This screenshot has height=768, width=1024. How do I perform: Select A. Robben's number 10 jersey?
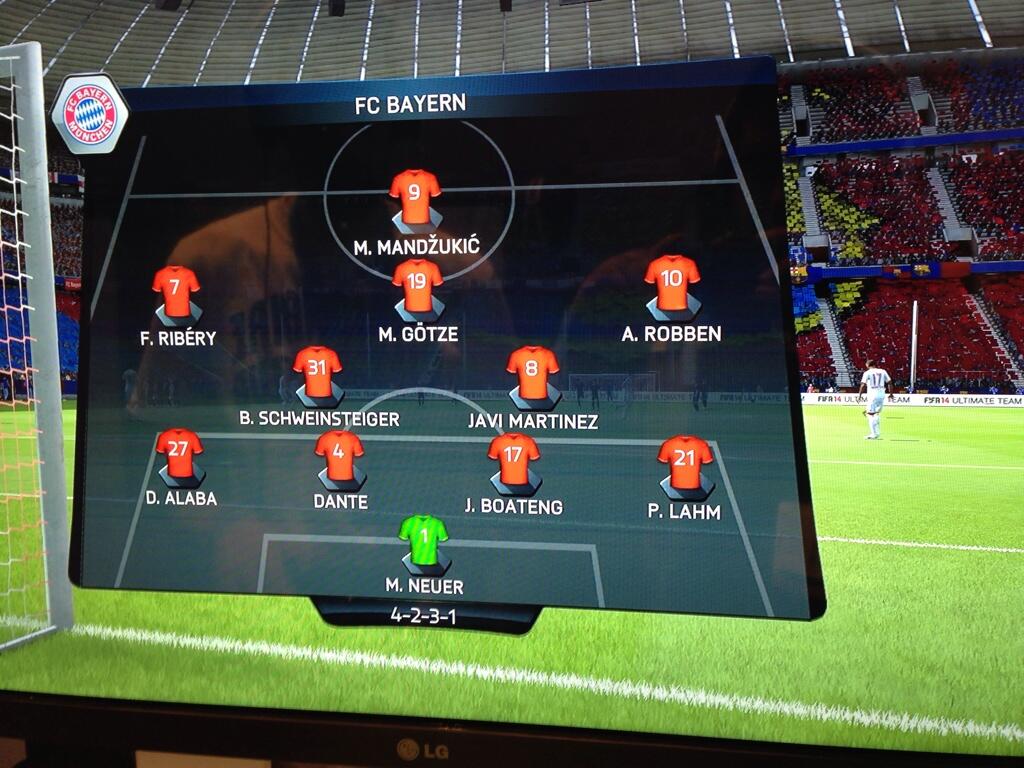pos(672,282)
